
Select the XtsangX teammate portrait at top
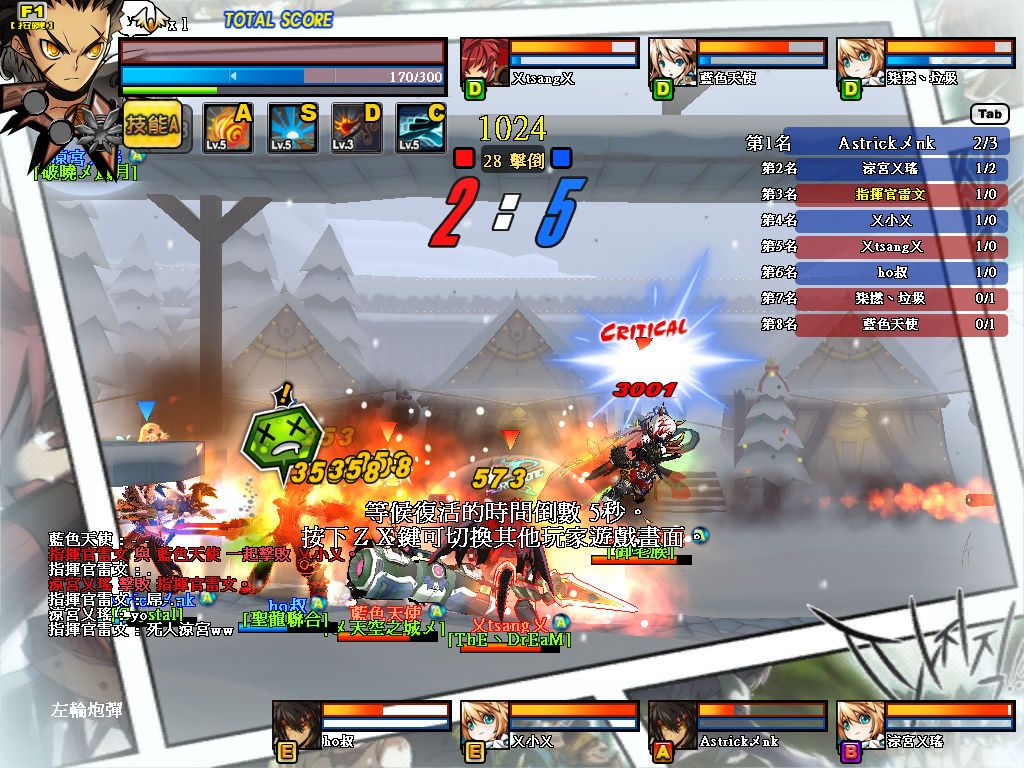[x=484, y=63]
